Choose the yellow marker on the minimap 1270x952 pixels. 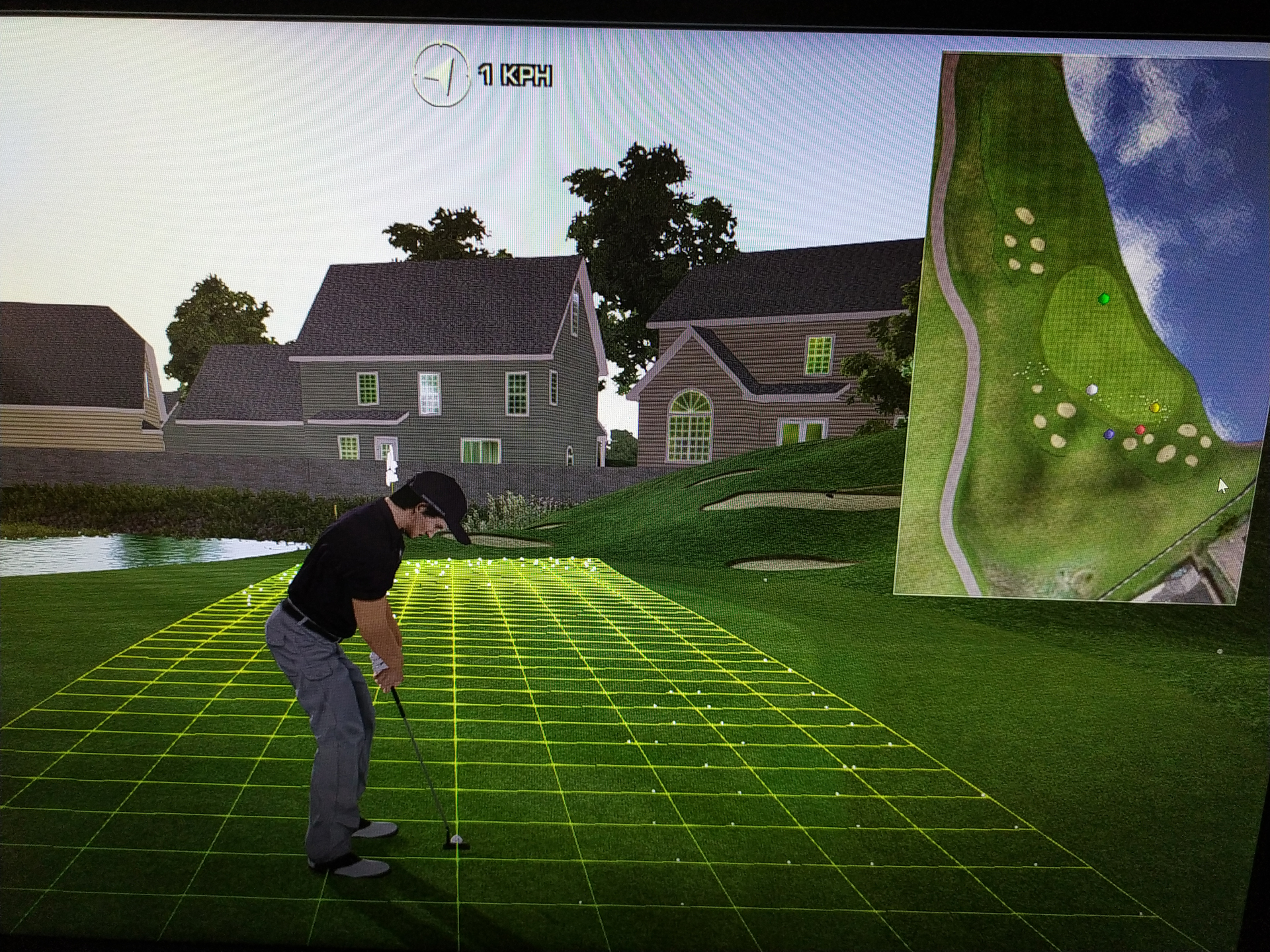1156,408
